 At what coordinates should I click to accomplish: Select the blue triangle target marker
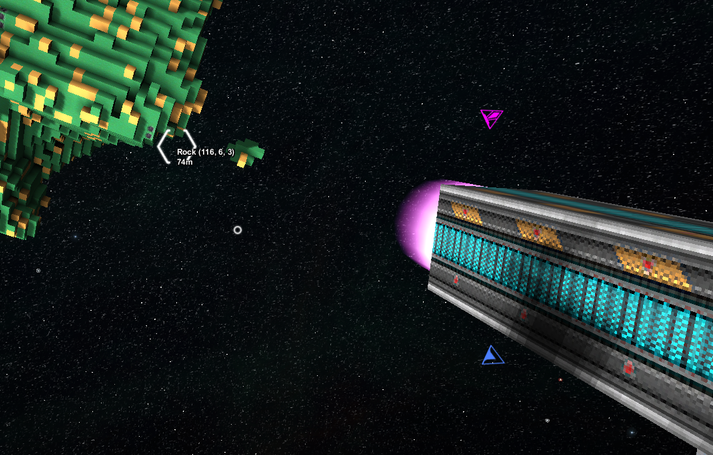[x=490, y=356]
